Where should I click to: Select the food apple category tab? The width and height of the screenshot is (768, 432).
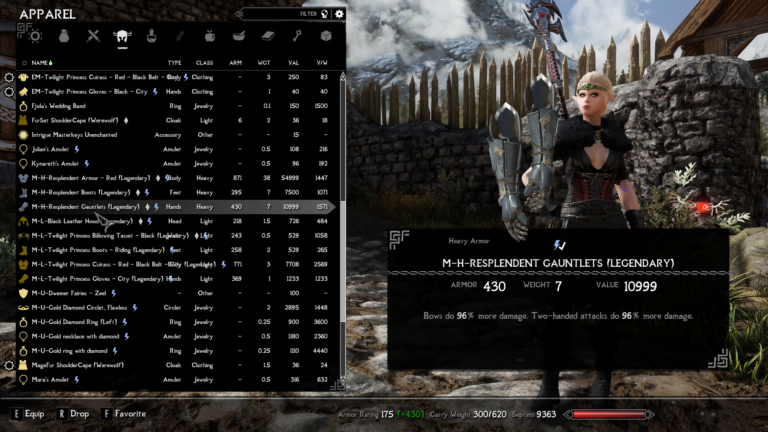[x=210, y=36]
